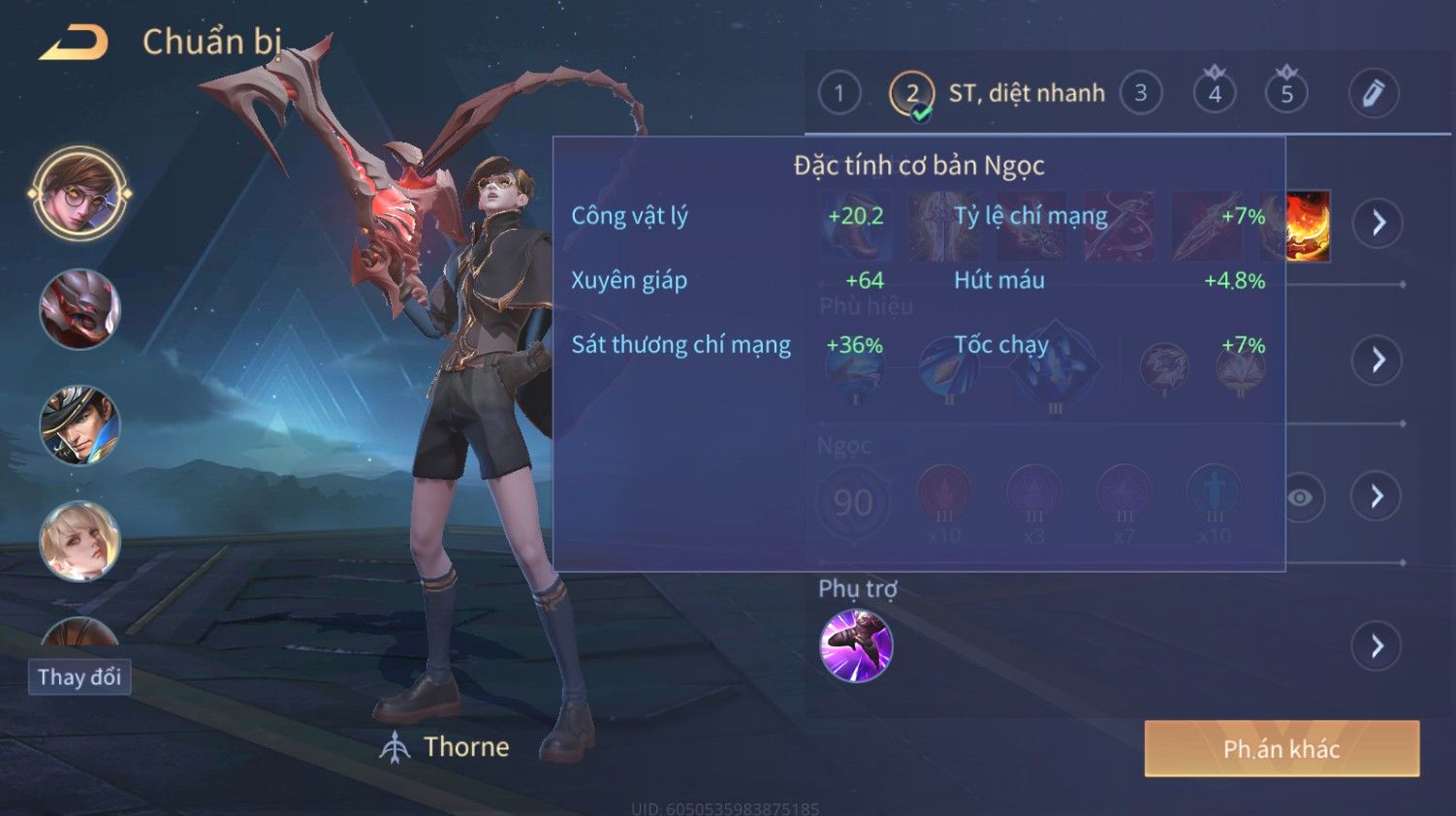Screen dimensions: 1456x816
Task: Select the Phụ trợ spell icon
Action: pyautogui.click(x=856, y=646)
